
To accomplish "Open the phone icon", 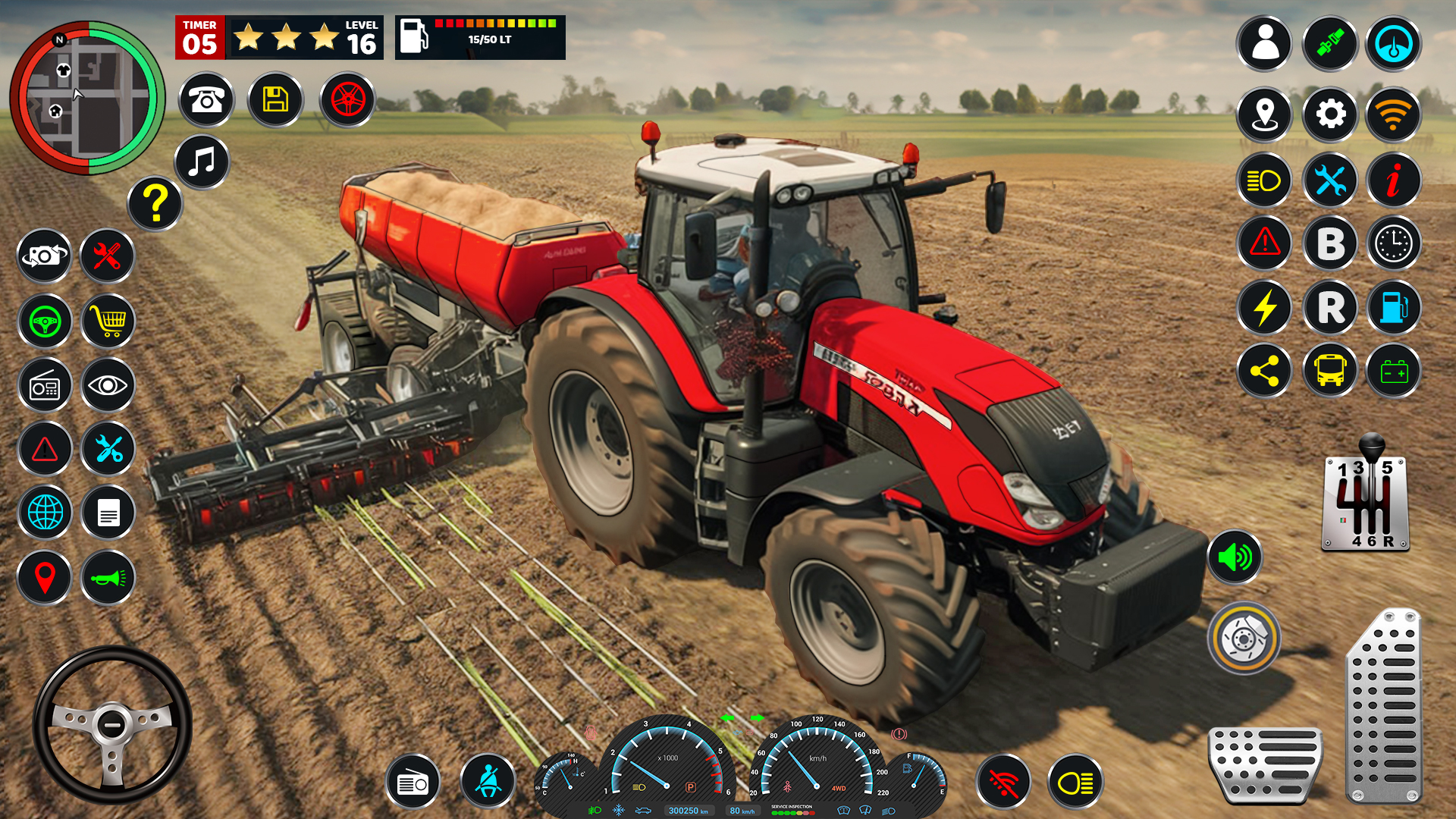I will [x=205, y=99].
